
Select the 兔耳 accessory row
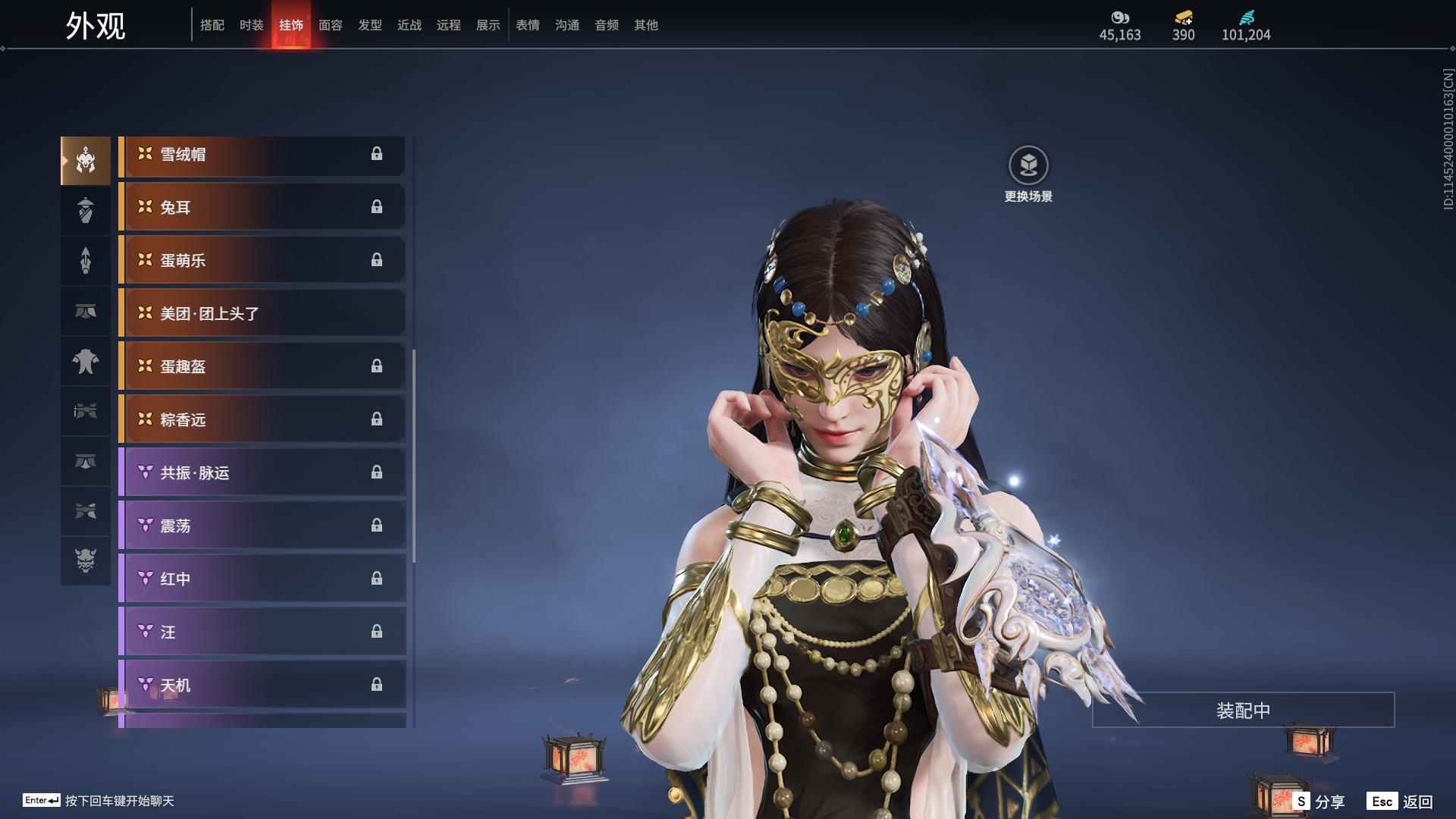tap(262, 208)
